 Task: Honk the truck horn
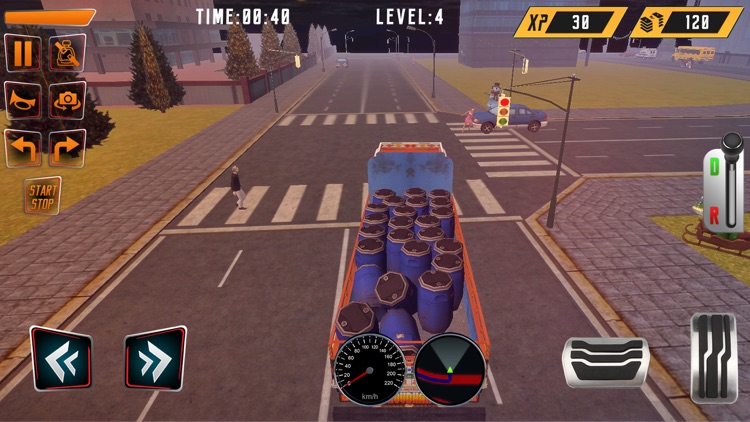23,100
